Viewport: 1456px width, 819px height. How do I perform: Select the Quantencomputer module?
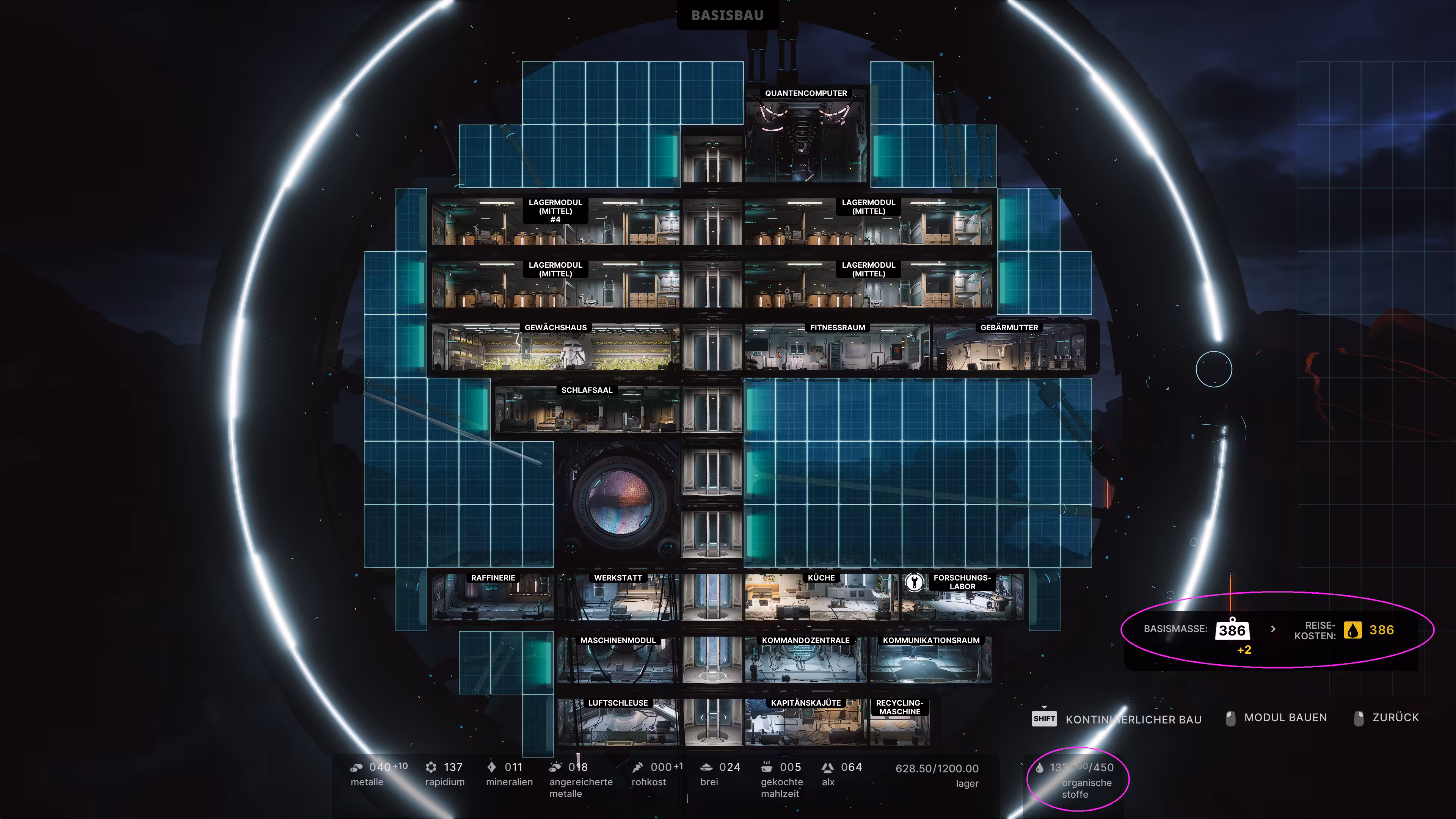805,138
